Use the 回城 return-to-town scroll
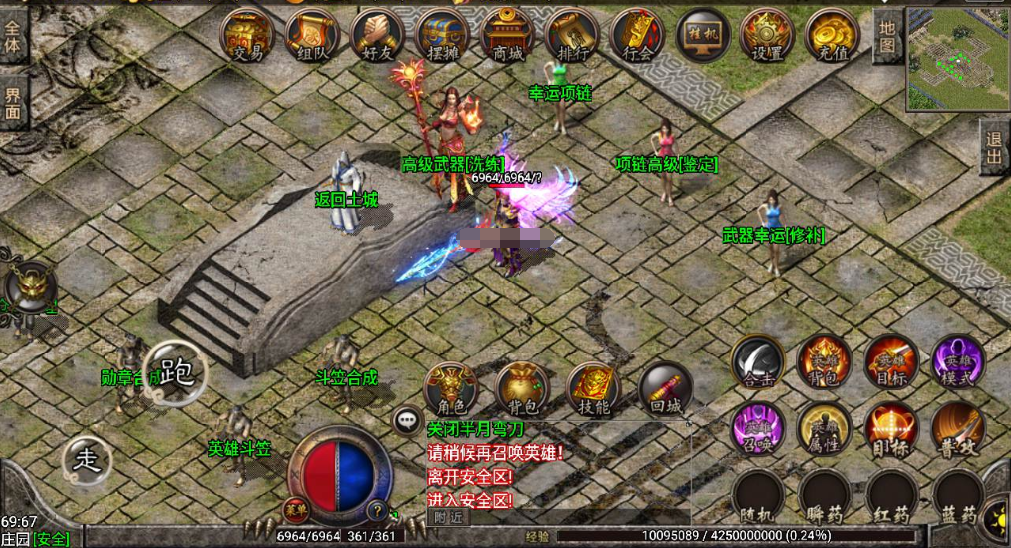 click(x=665, y=390)
